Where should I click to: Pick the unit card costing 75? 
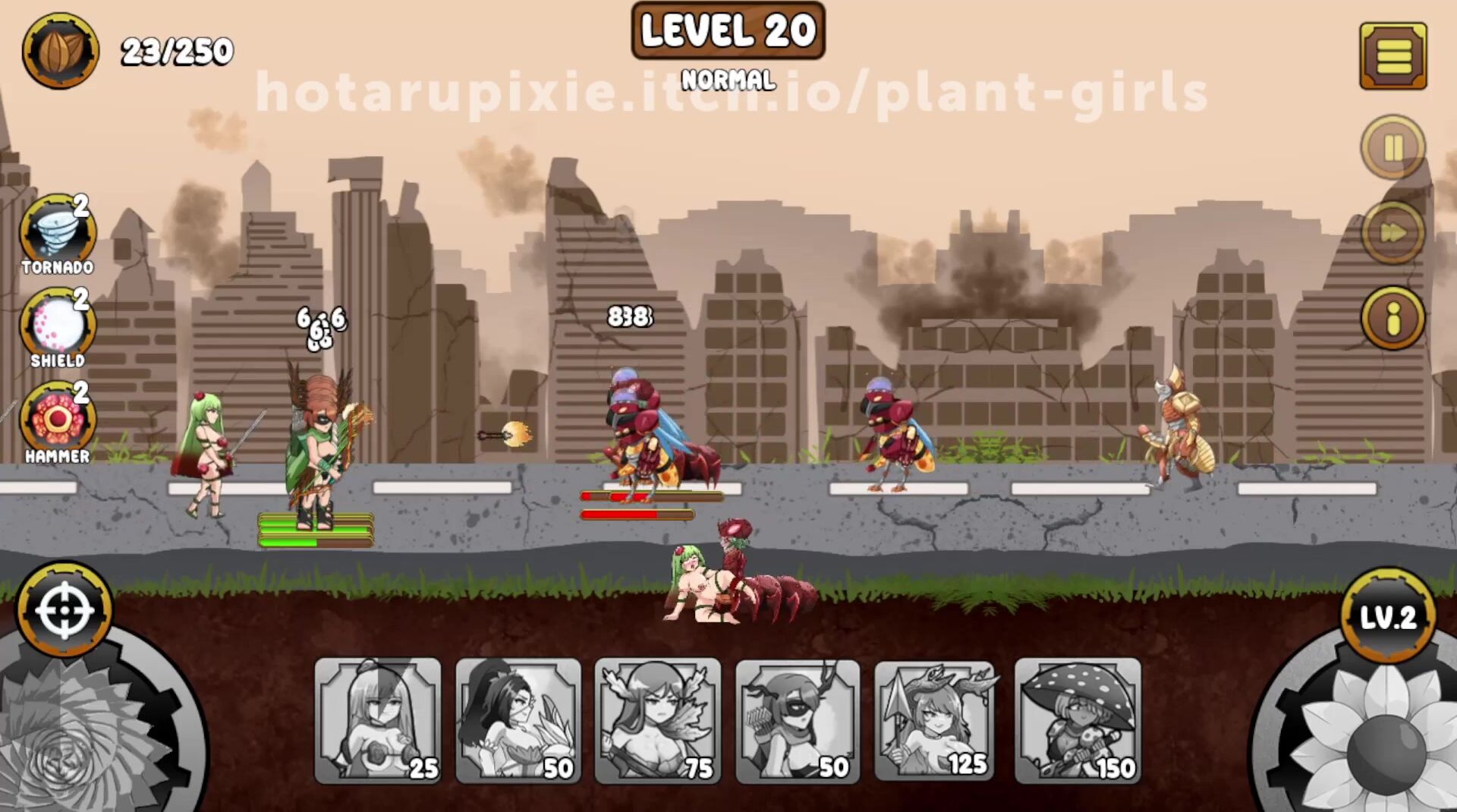[x=657, y=720]
